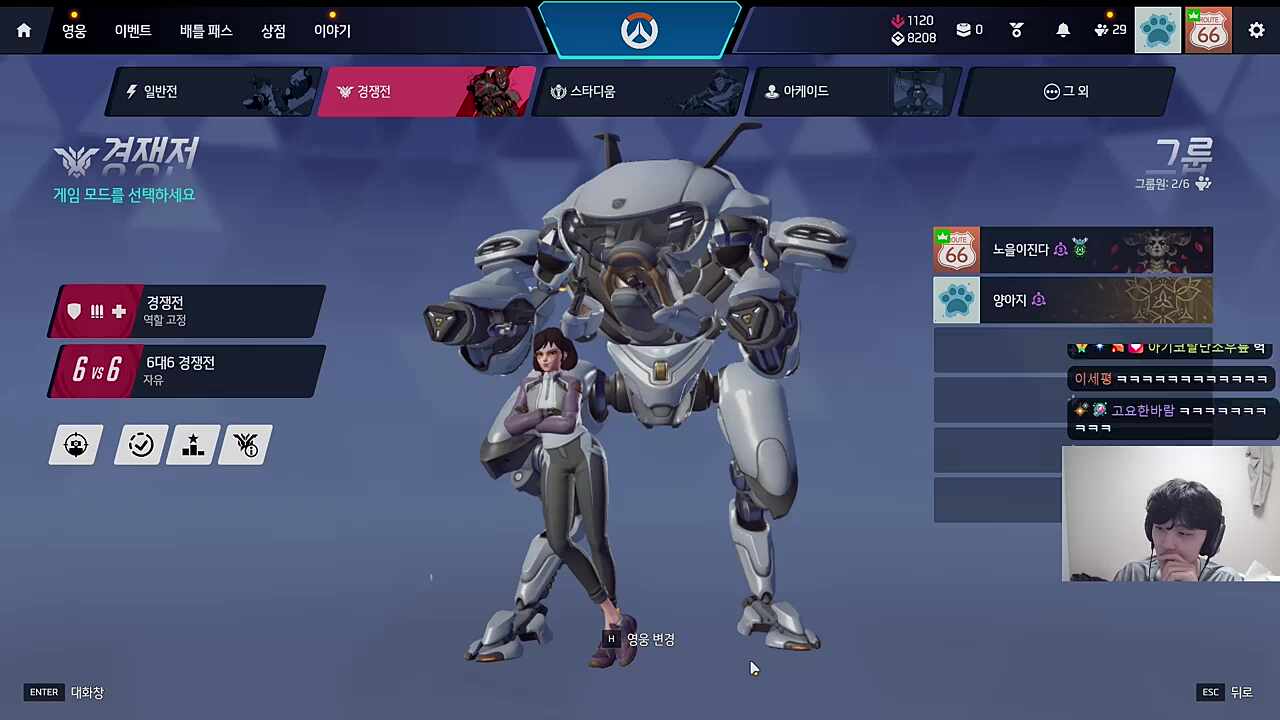1280x720 pixels.
Task: Open the 상점 menu
Action: (272, 30)
